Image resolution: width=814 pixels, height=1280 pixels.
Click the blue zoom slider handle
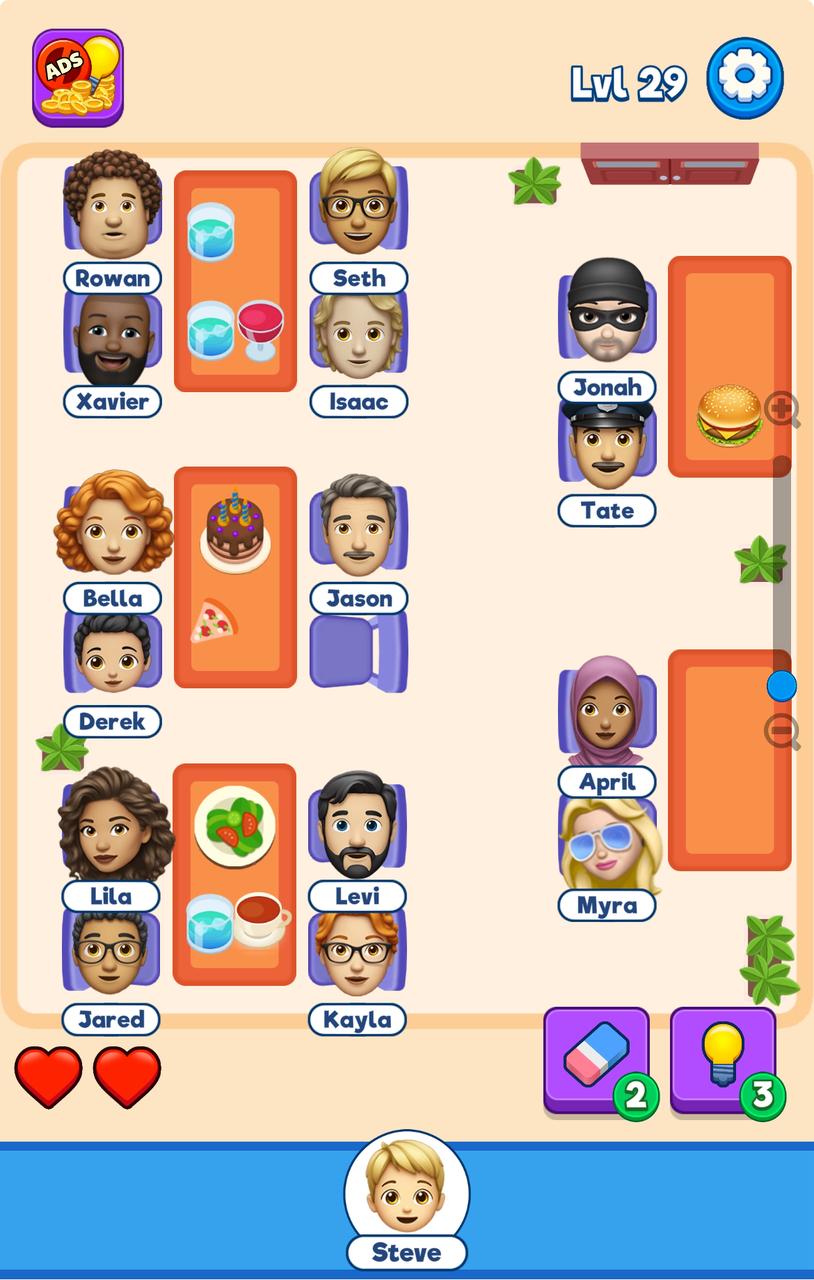(x=781, y=686)
